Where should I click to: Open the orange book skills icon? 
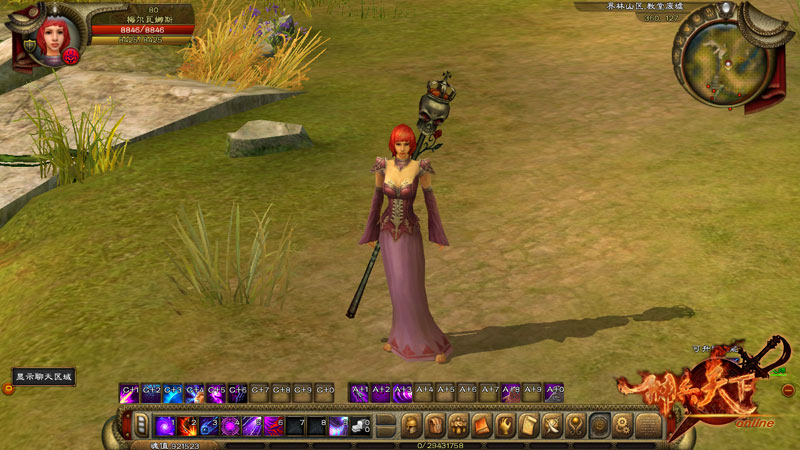(482, 425)
